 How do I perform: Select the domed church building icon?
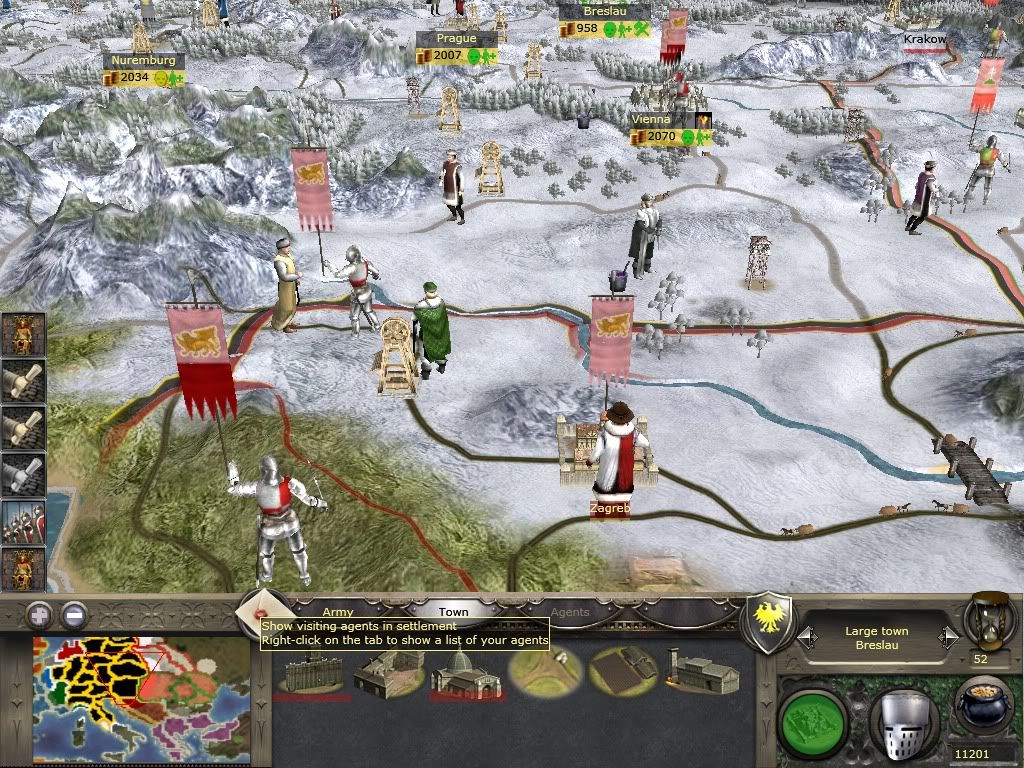click(x=458, y=671)
